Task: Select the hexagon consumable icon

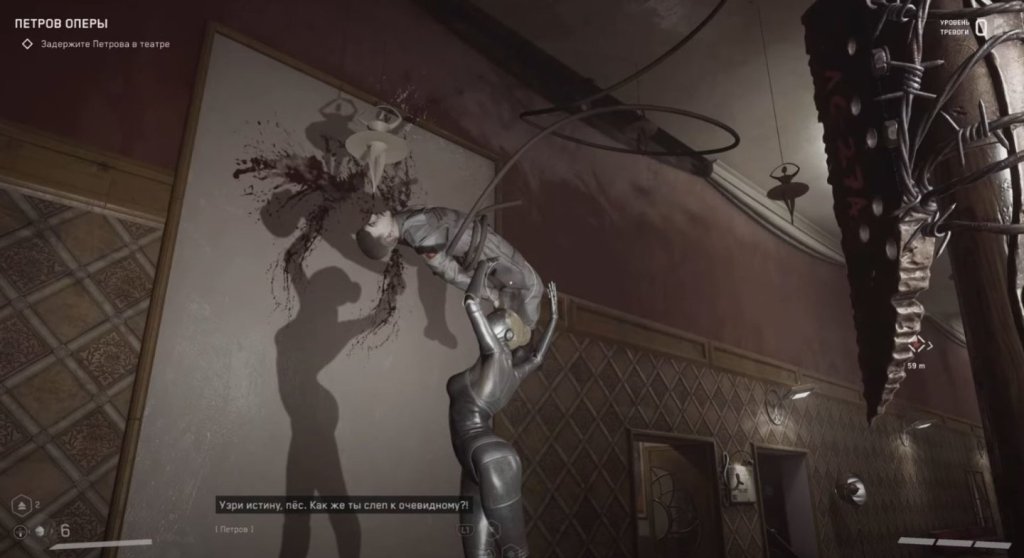Action: coord(21,505)
